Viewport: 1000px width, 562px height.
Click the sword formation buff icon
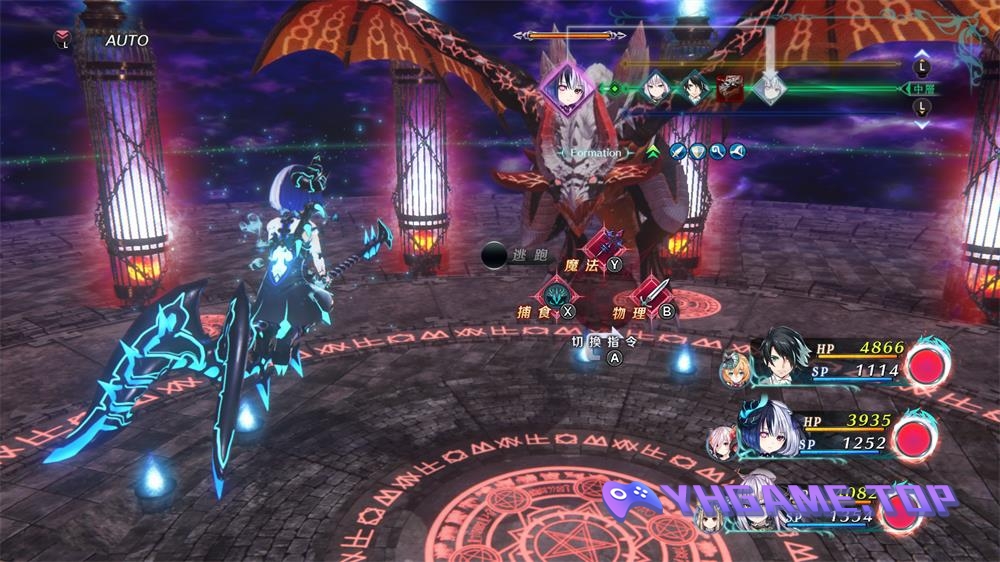678,152
